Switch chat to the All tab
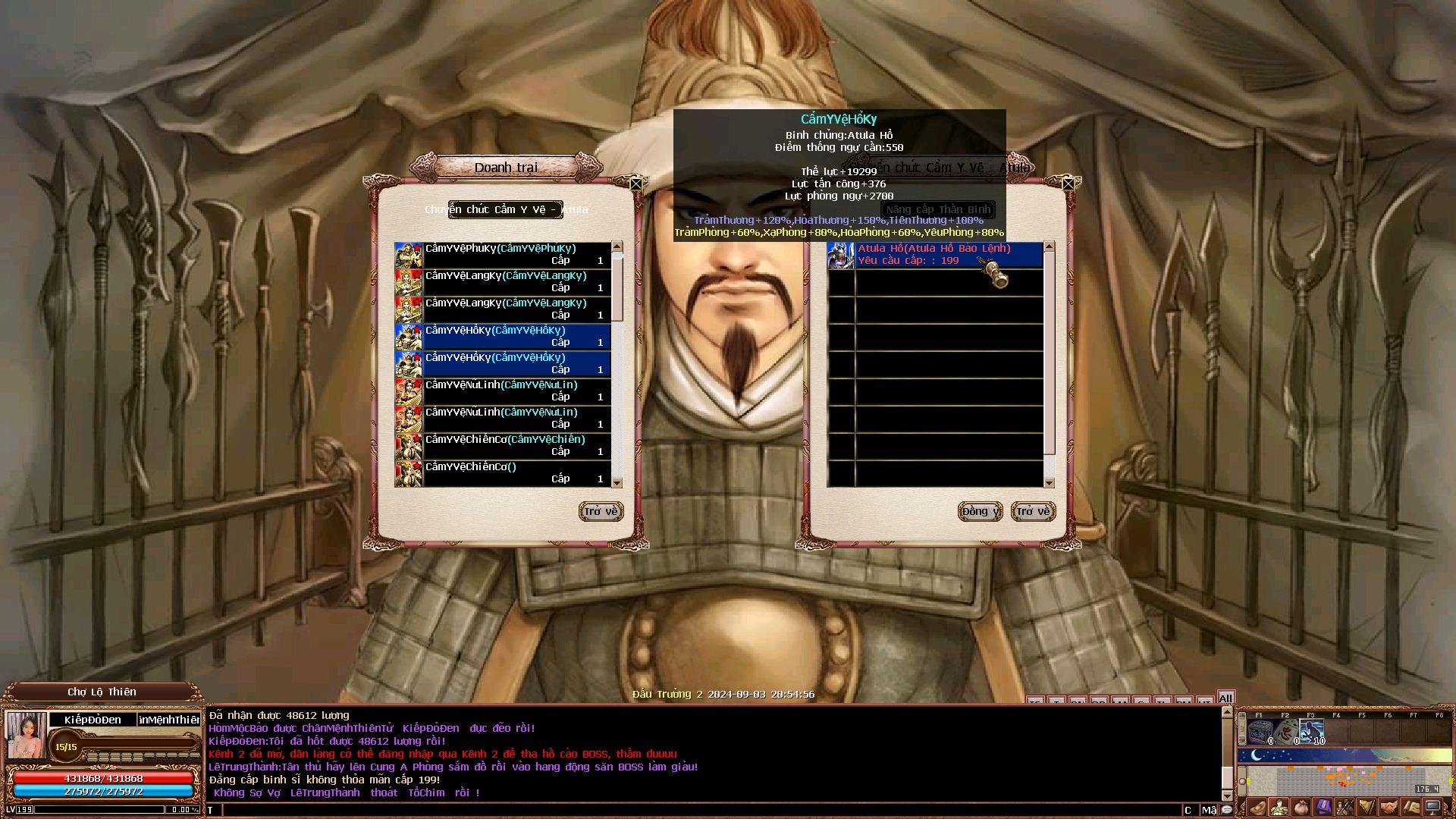The width and height of the screenshot is (1456, 819). click(1225, 698)
